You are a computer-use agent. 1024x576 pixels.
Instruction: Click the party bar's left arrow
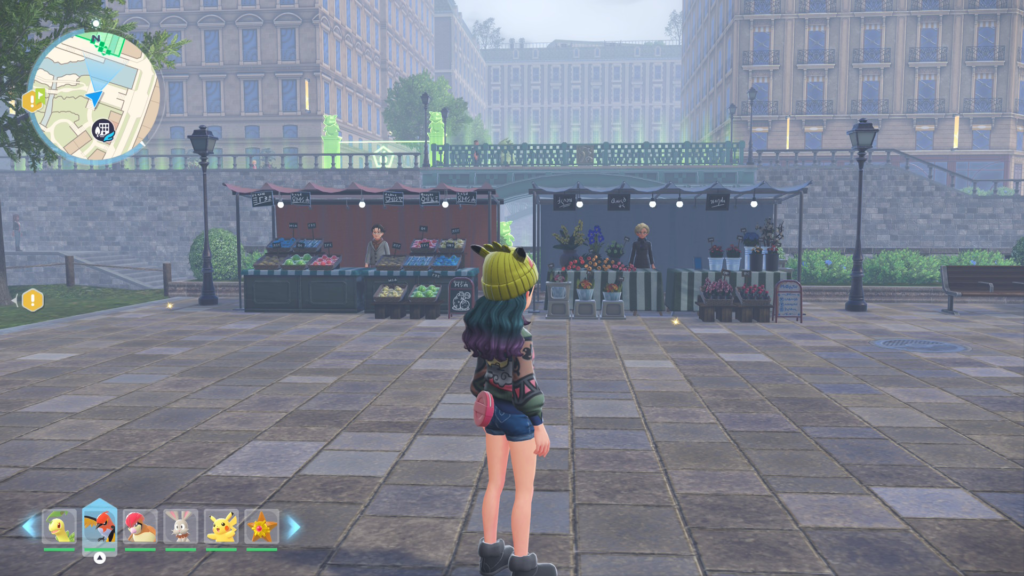pos(29,526)
